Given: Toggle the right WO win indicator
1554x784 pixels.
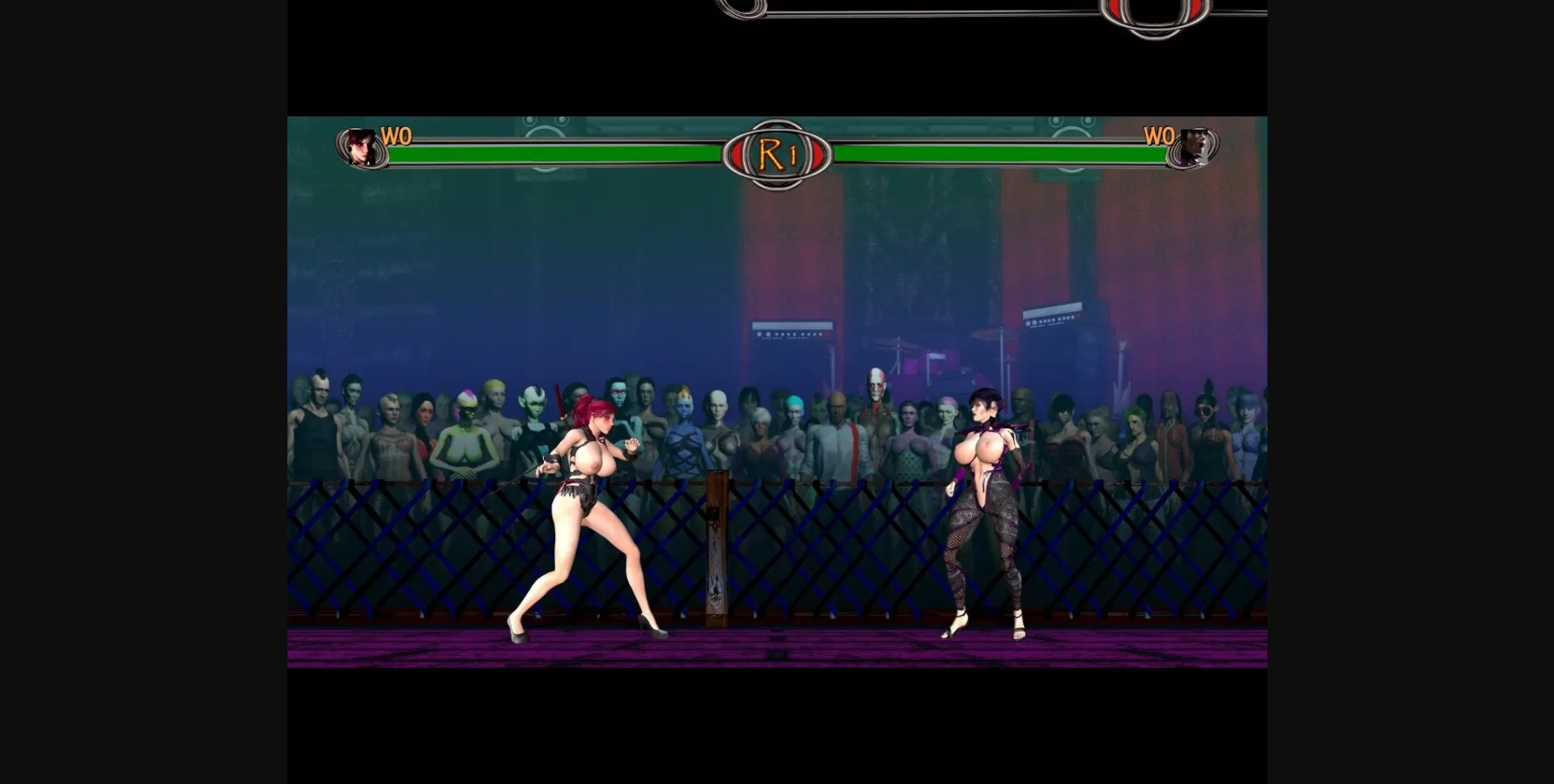Looking at the screenshot, I should (1159, 138).
